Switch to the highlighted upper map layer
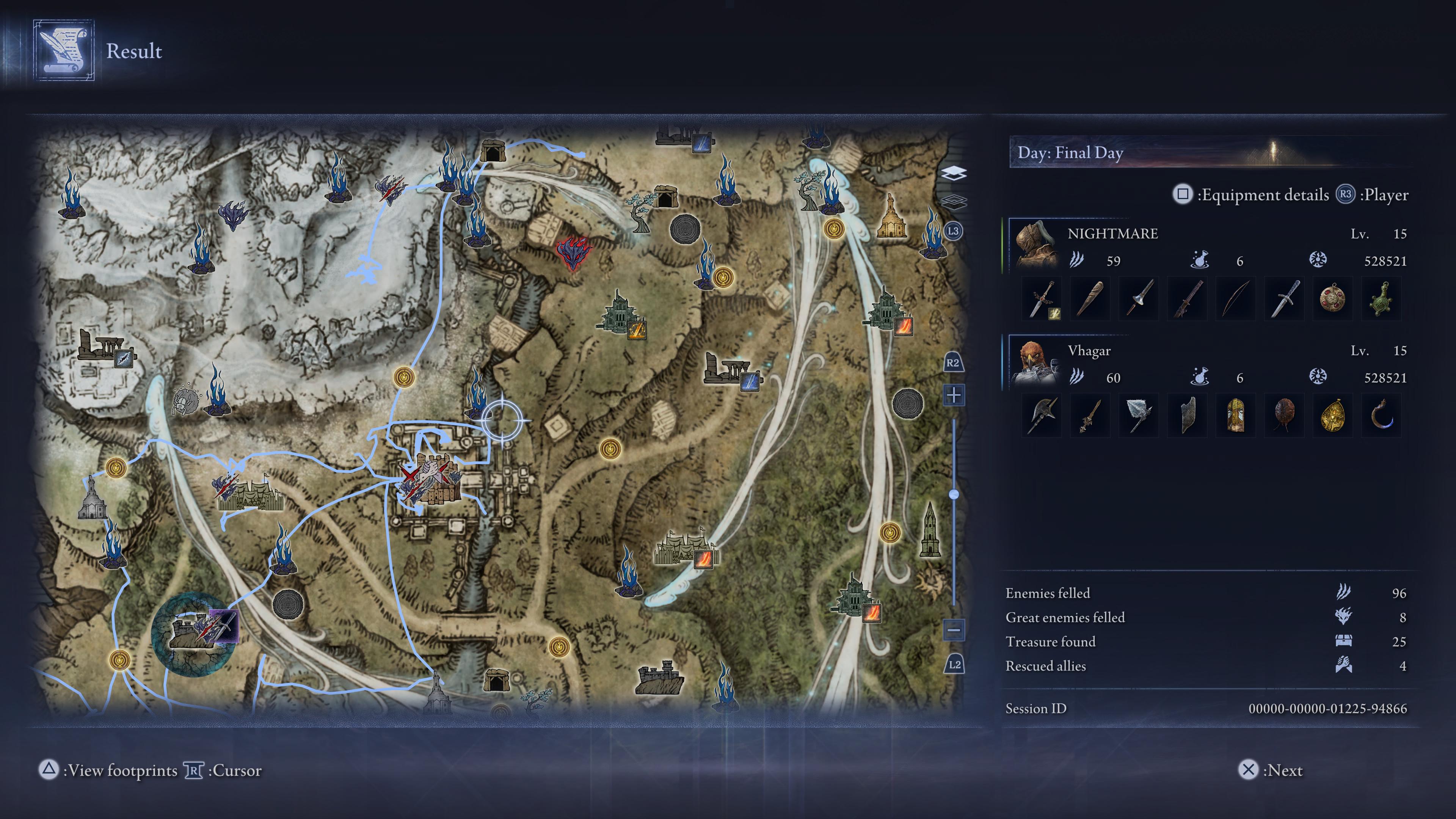 [954, 173]
